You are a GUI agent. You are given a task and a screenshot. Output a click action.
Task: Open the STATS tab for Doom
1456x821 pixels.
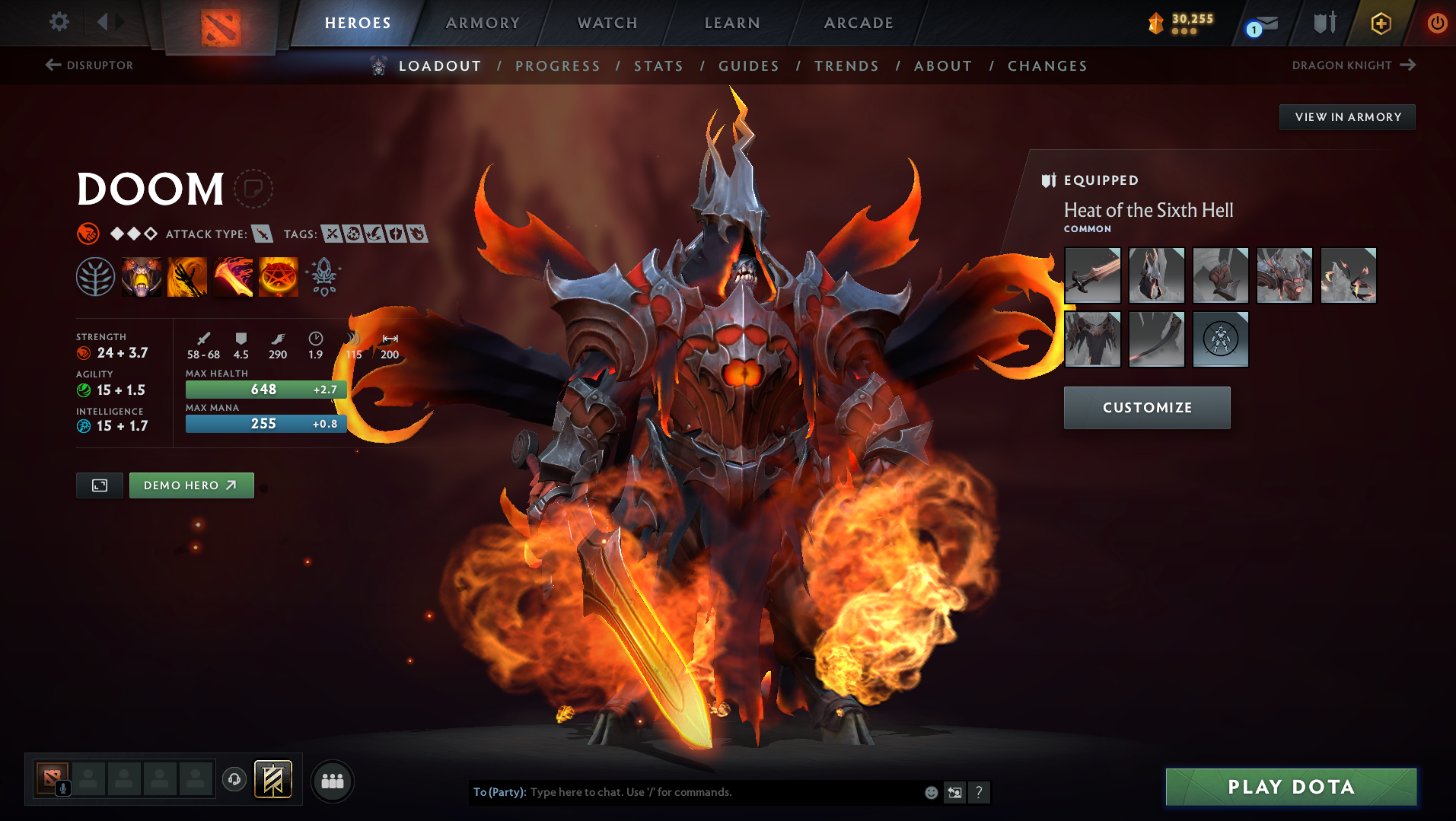click(x=658, y=66)
